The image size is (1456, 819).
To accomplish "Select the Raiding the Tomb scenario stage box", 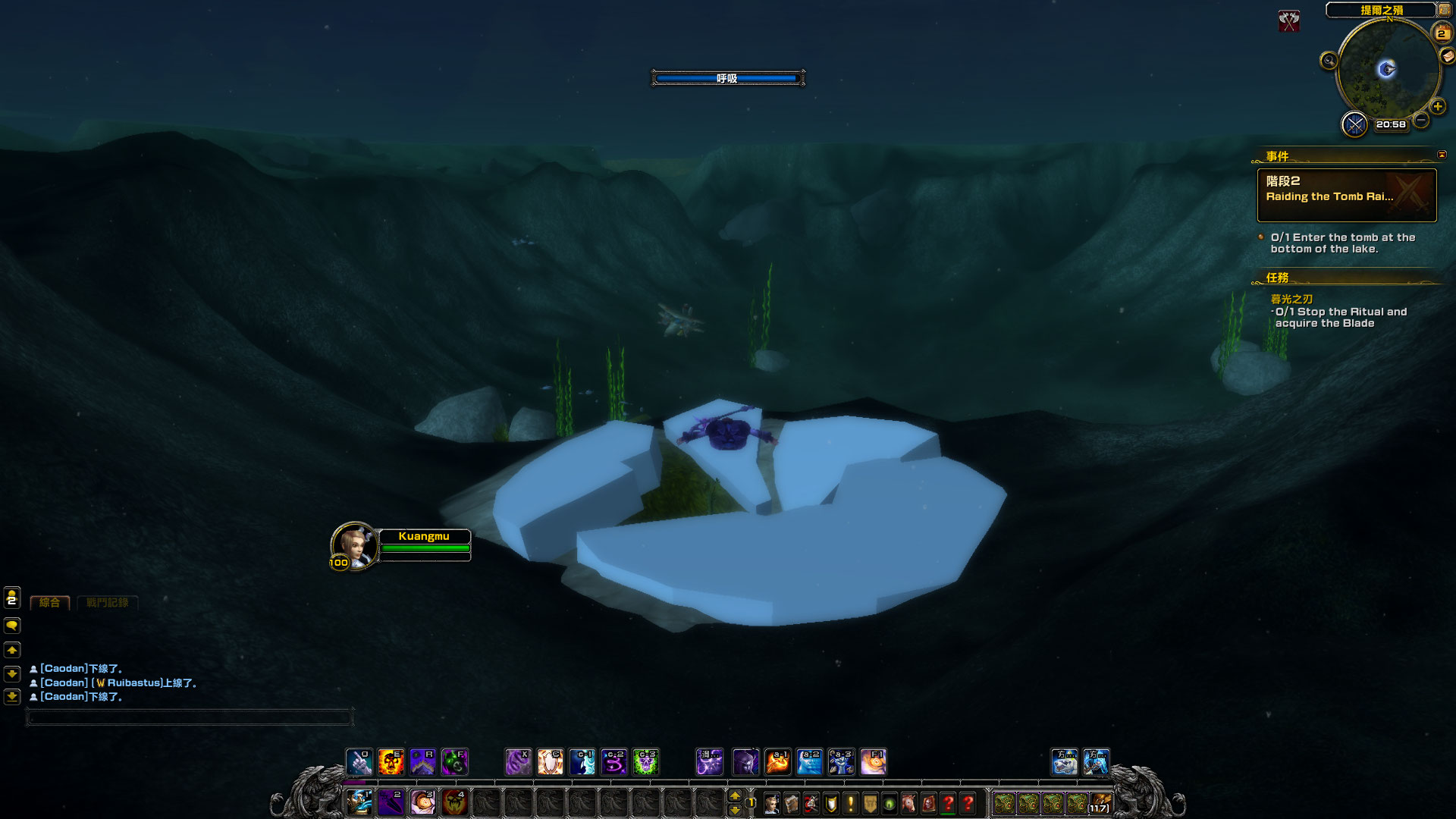I will 1347,196.
